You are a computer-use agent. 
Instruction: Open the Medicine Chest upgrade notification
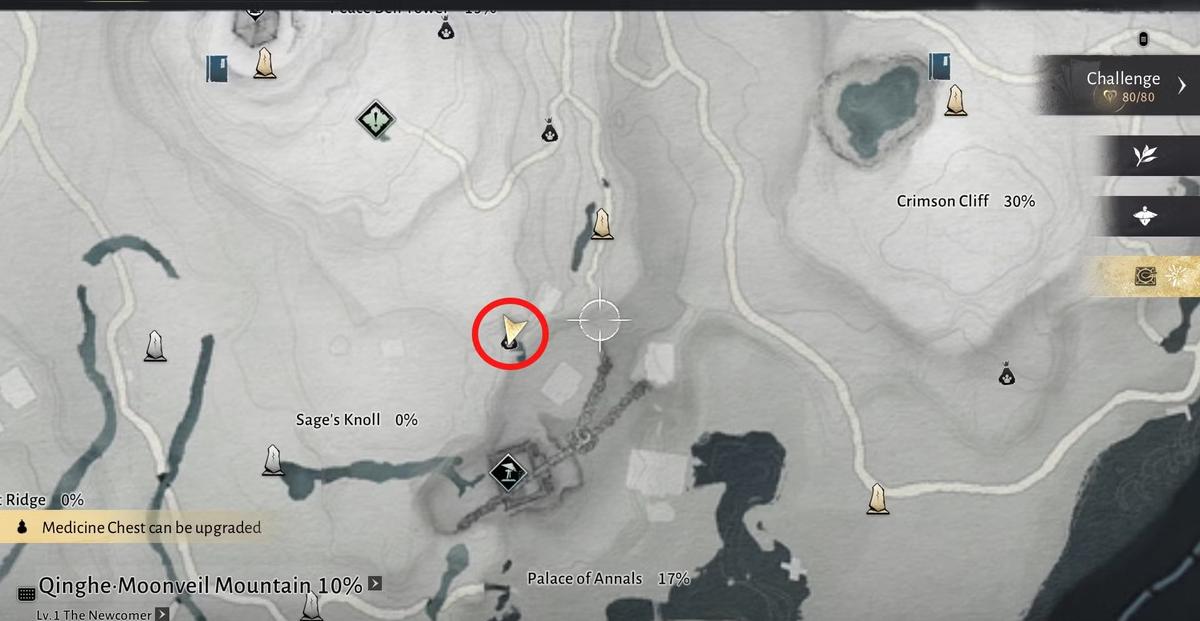click(x=140, y=527)
